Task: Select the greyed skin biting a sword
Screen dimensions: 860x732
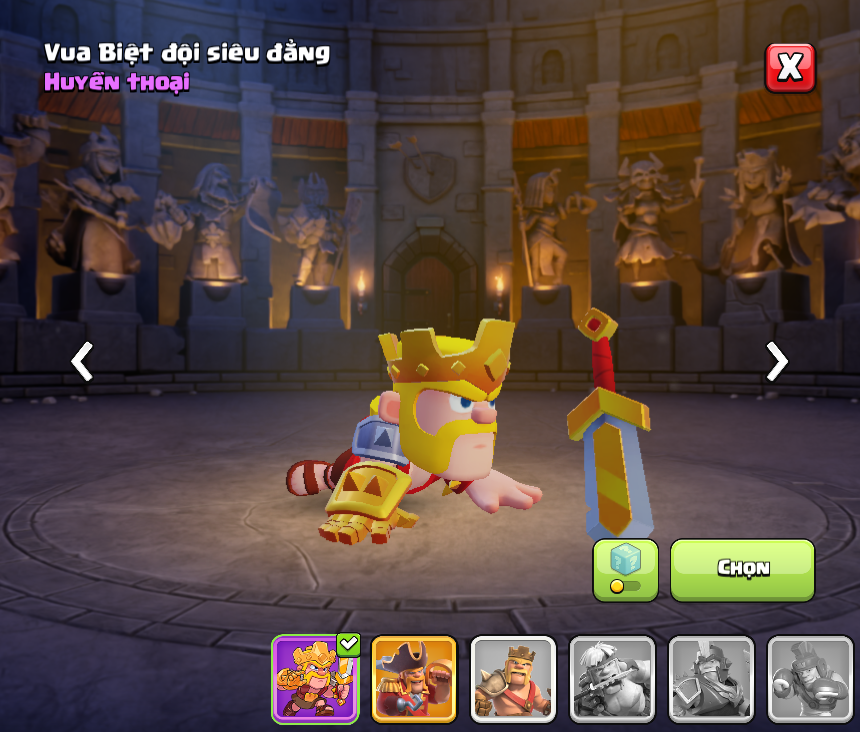Action: click(x=612, y=678)
